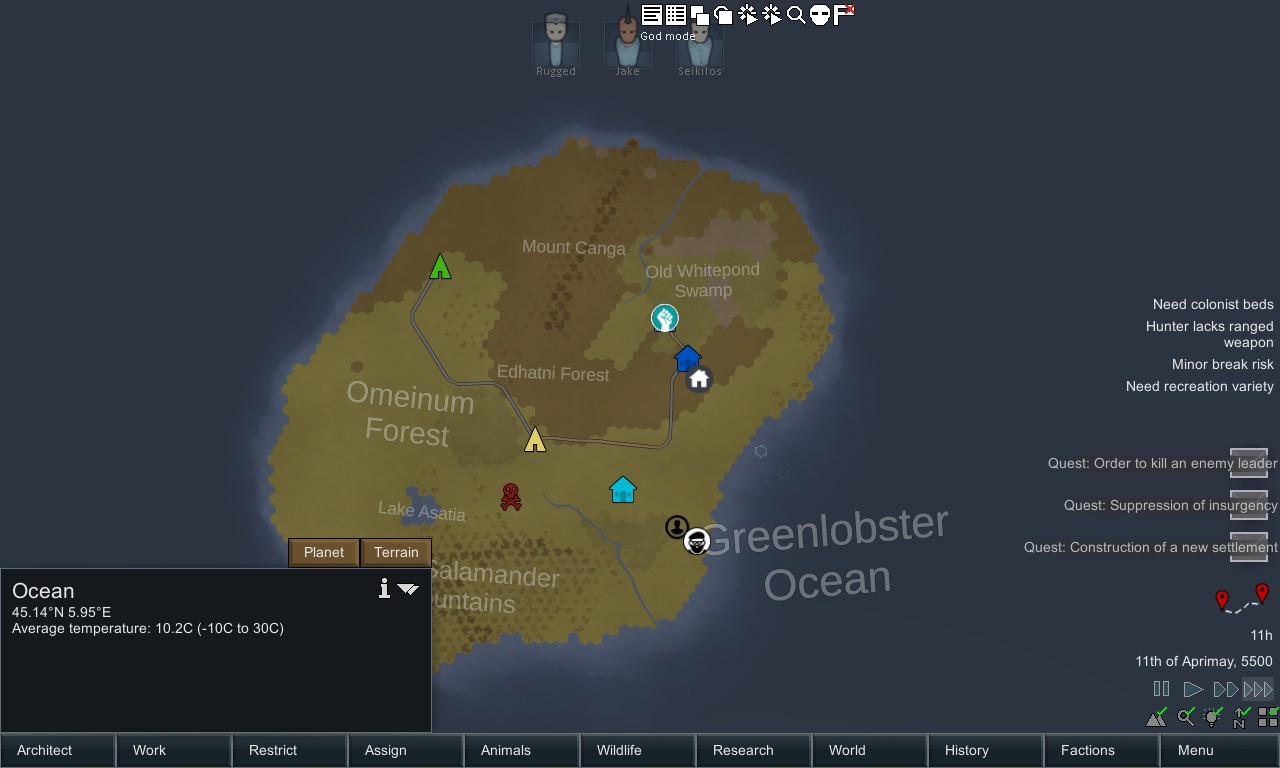Pause the game speed
Viewport: 1280px width, 768px height.
pyautogui.click(x=1161, y=689)
